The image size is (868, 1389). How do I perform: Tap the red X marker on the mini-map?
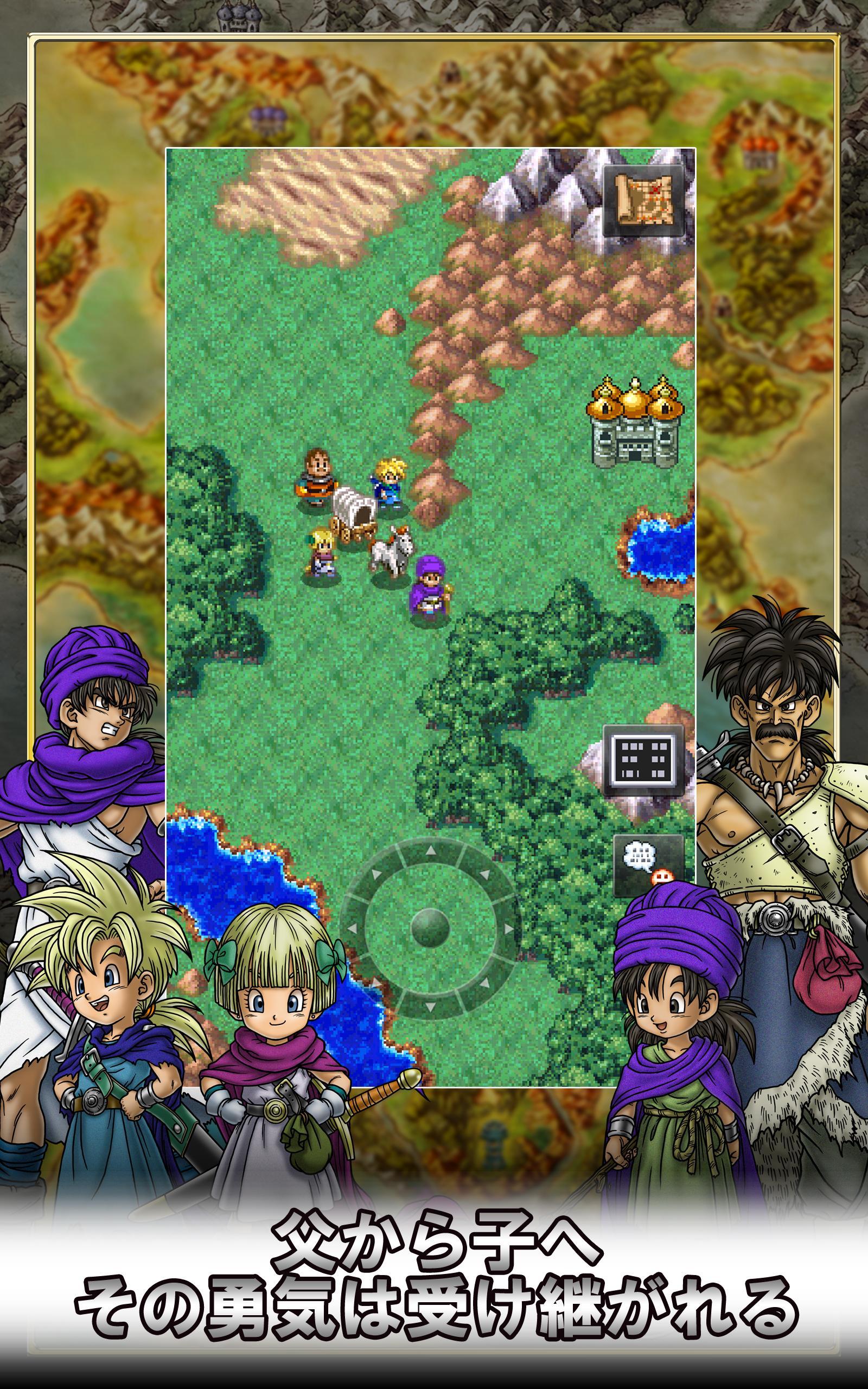(655, 190)
